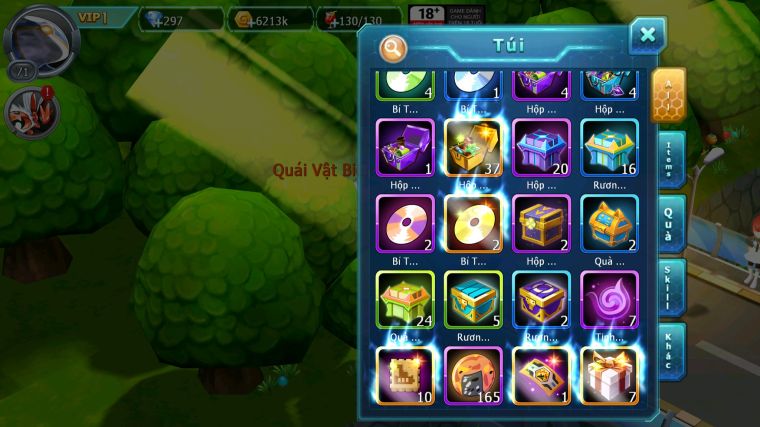Select the orange All tab
760x427 pixels.
pyautogui.click(x=667, y=96)
